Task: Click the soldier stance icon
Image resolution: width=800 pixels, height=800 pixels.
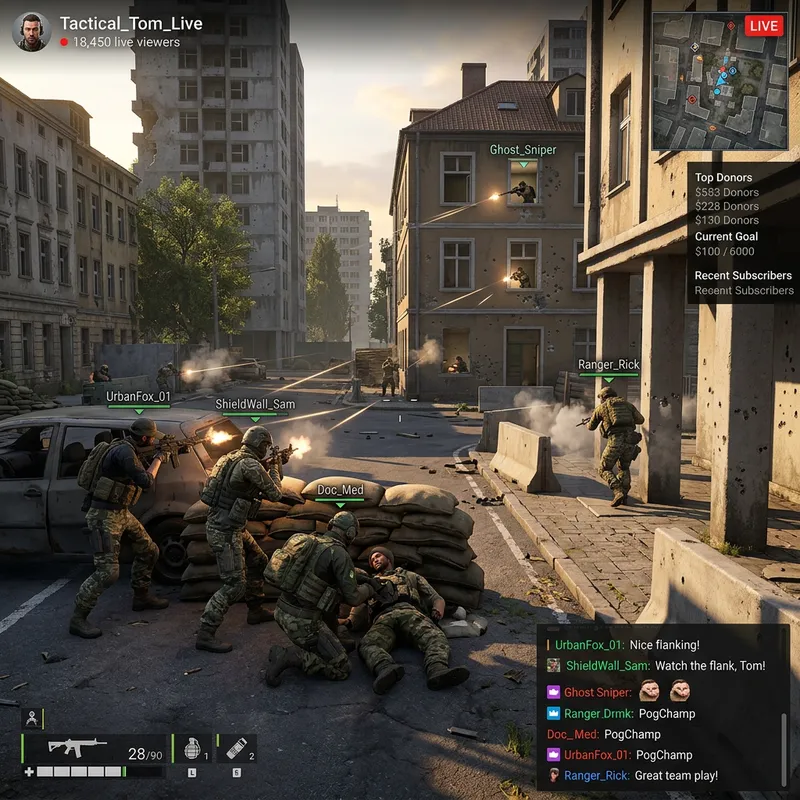Action: (32, 718)
